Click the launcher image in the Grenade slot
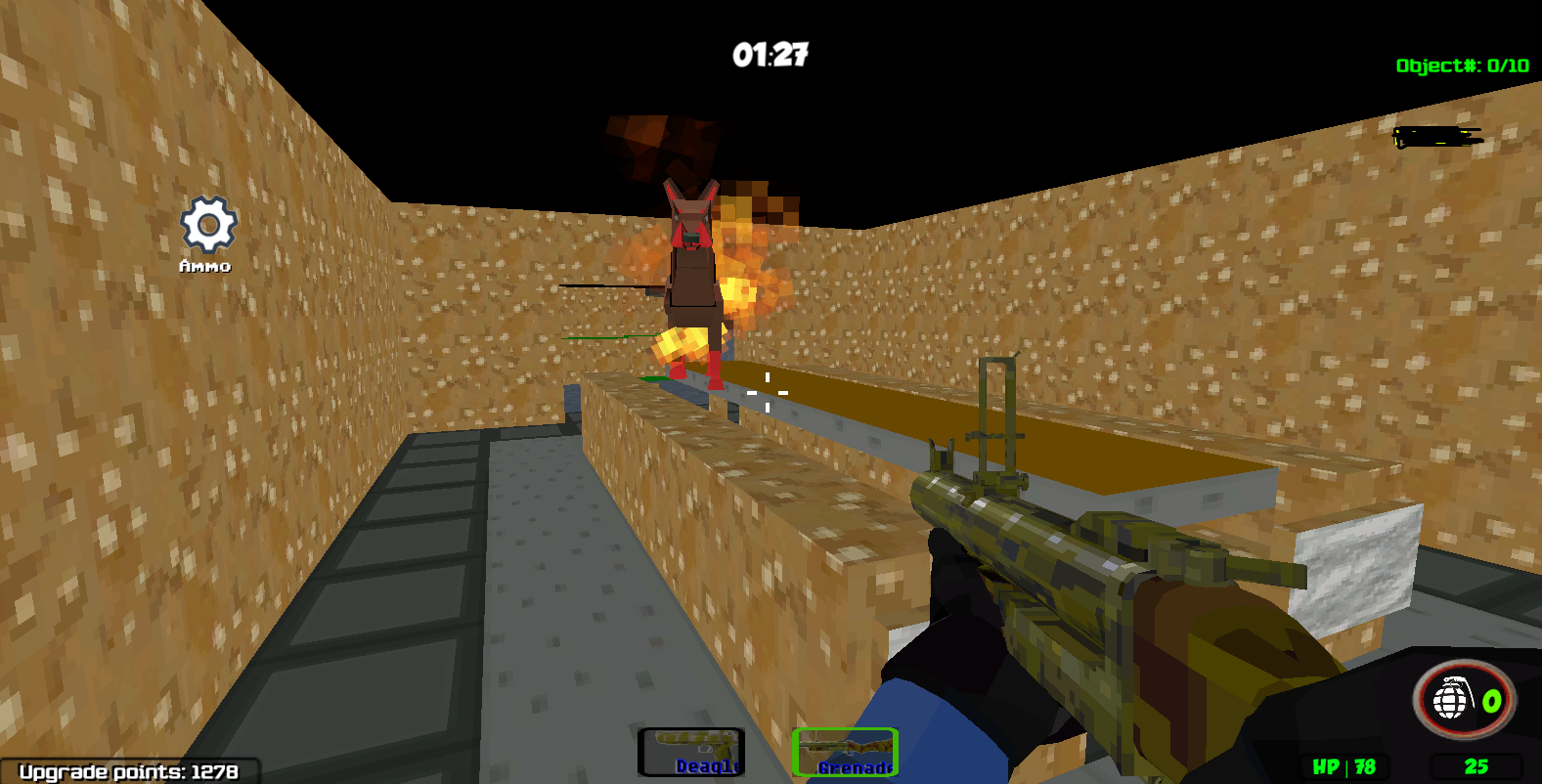 click(x=846, y=745)
